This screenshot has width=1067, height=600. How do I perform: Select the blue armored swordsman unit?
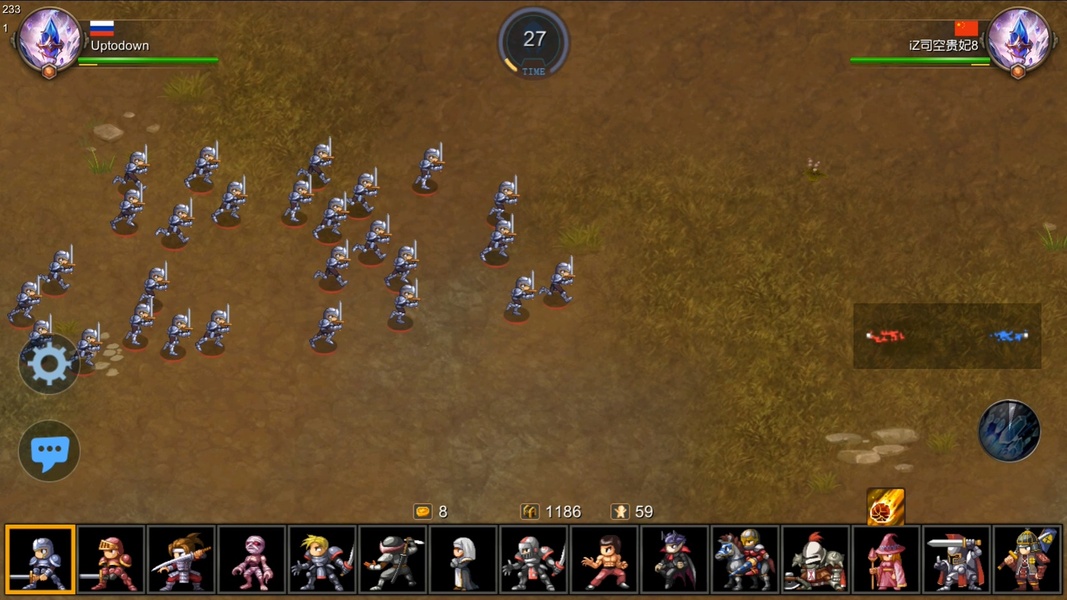[40, 560]
